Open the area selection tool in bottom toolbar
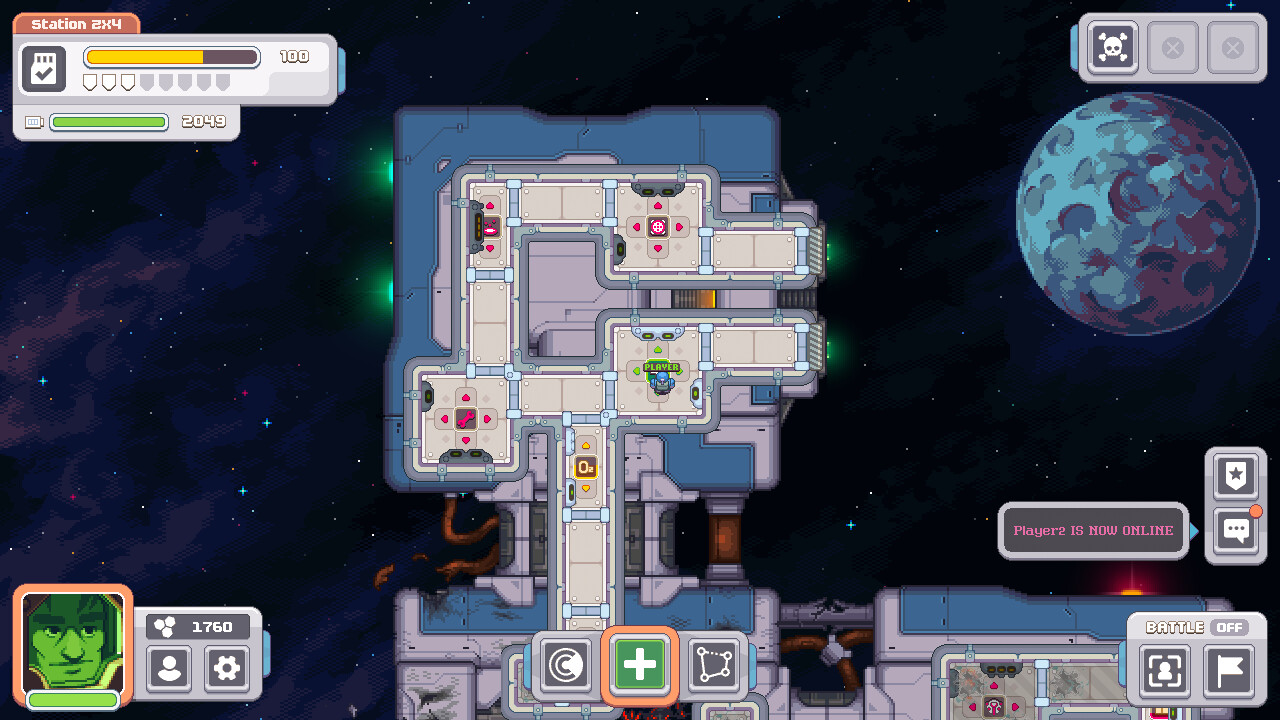 (x=715, y=665)
